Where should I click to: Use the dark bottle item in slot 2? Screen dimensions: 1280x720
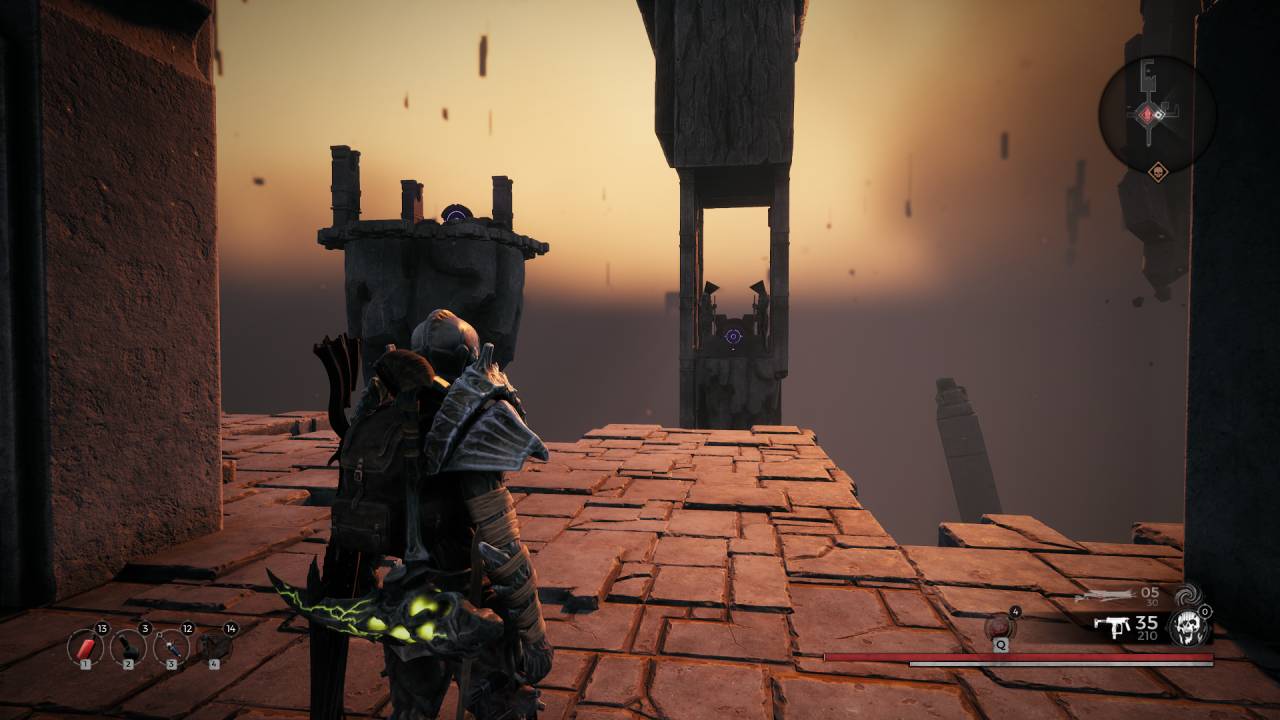(128, 647)
